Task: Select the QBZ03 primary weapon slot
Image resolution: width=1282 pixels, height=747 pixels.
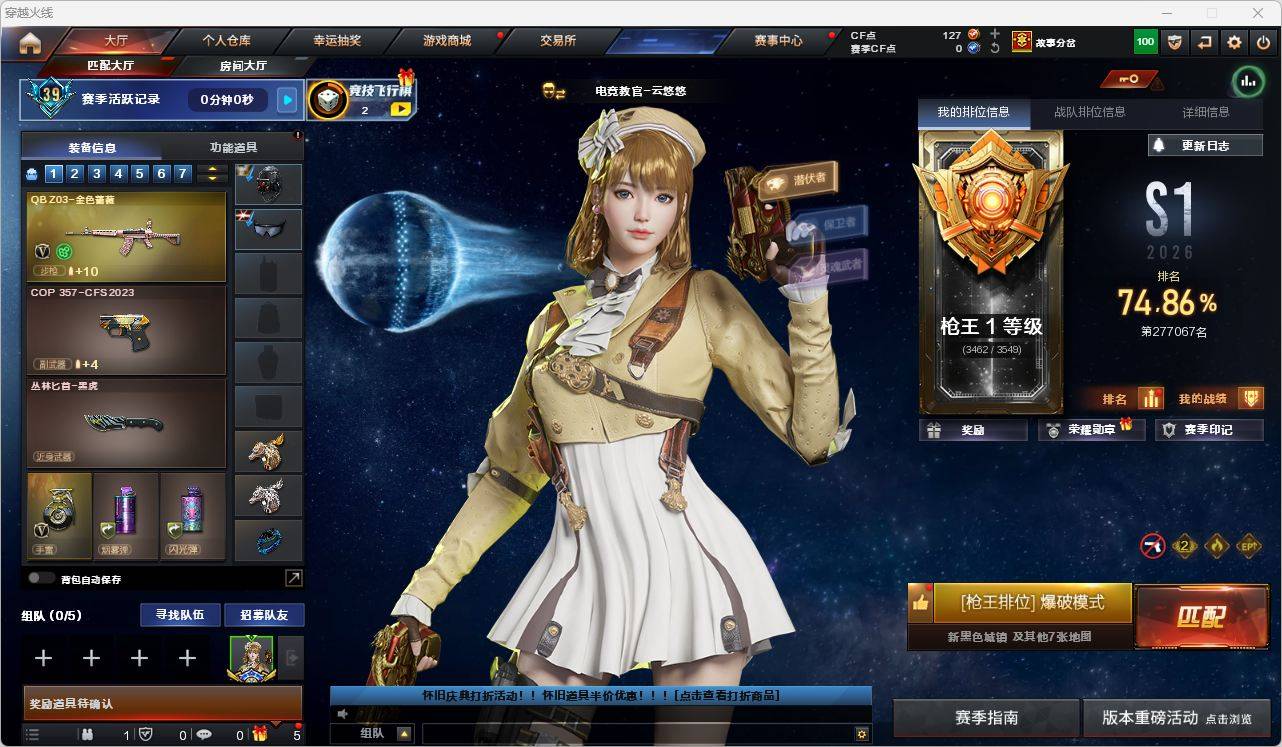Action: pyautogui.click(x=126, y=237)
